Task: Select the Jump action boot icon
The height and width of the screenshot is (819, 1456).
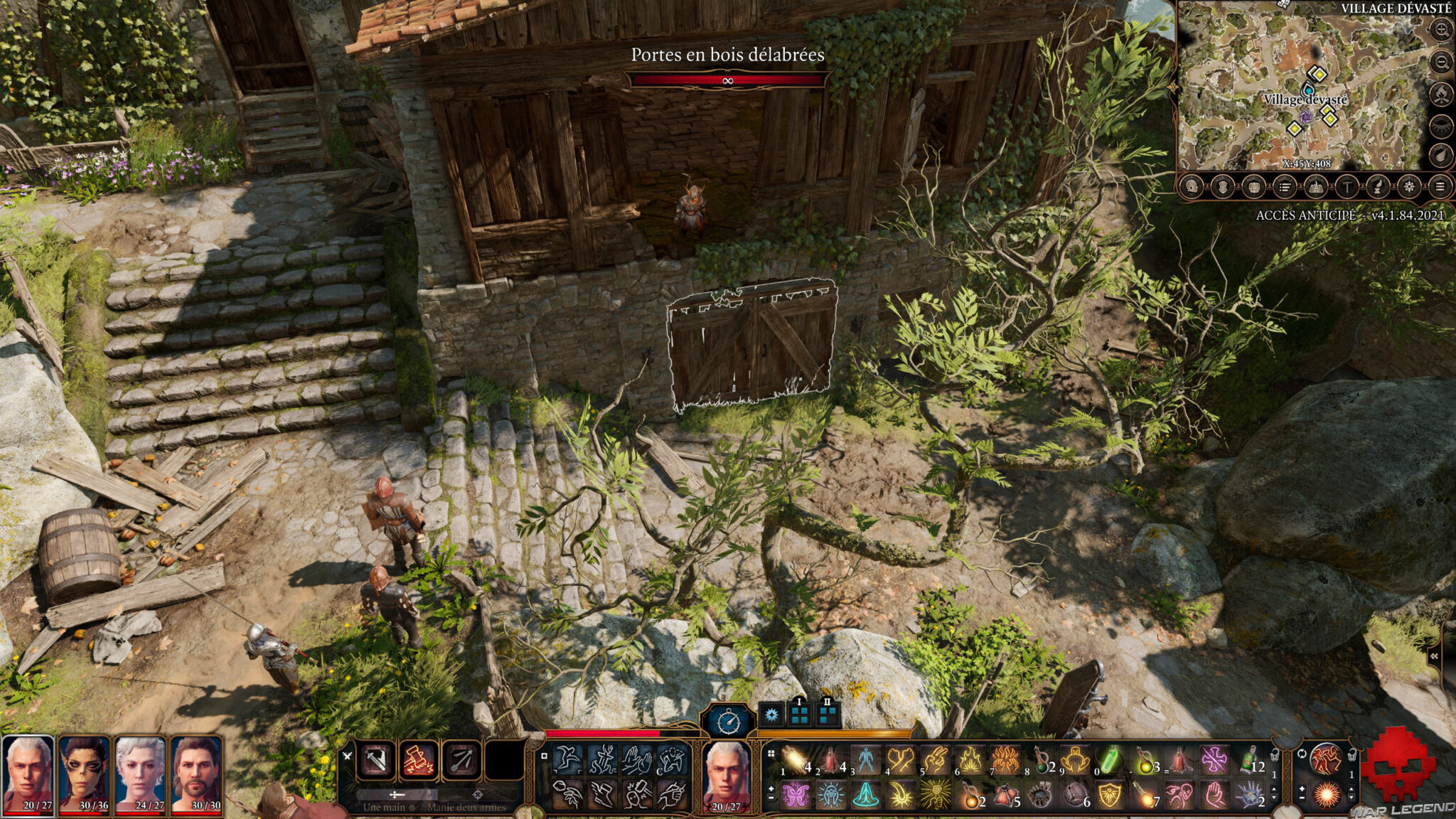Action: (x=603, y=794)
